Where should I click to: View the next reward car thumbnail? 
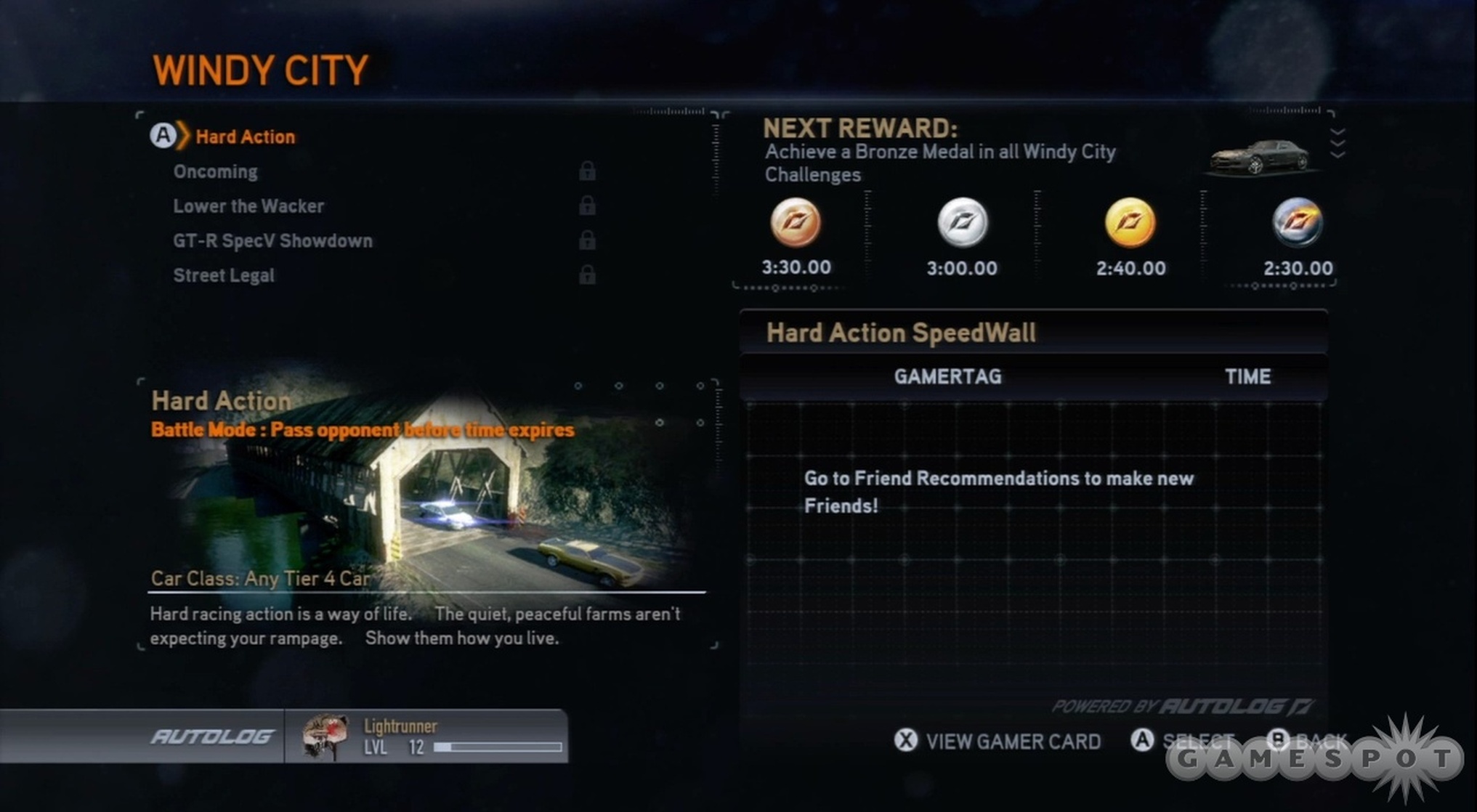coord(1259,156)
